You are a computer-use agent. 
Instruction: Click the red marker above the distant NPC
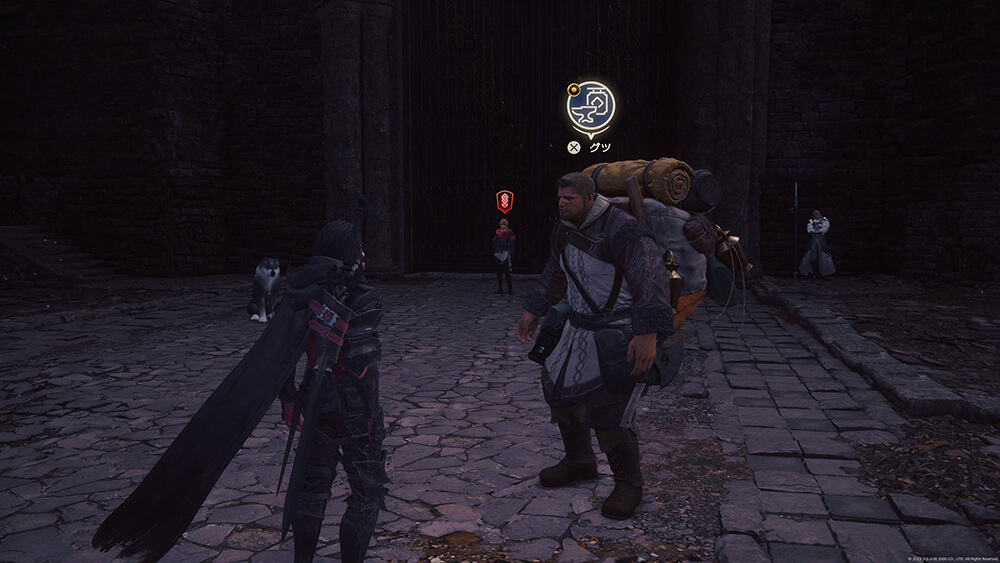pos(505,201)
